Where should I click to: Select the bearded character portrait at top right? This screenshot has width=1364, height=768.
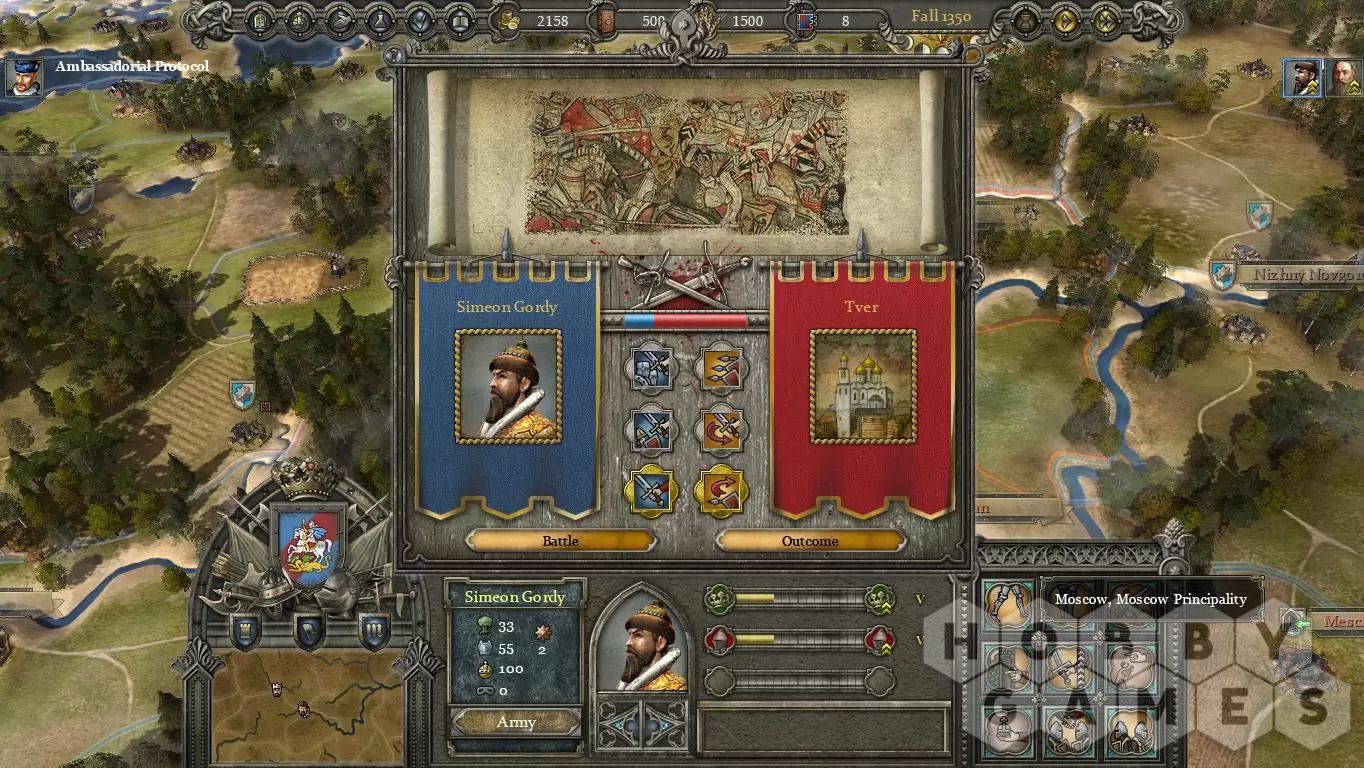pos(1302,77)
